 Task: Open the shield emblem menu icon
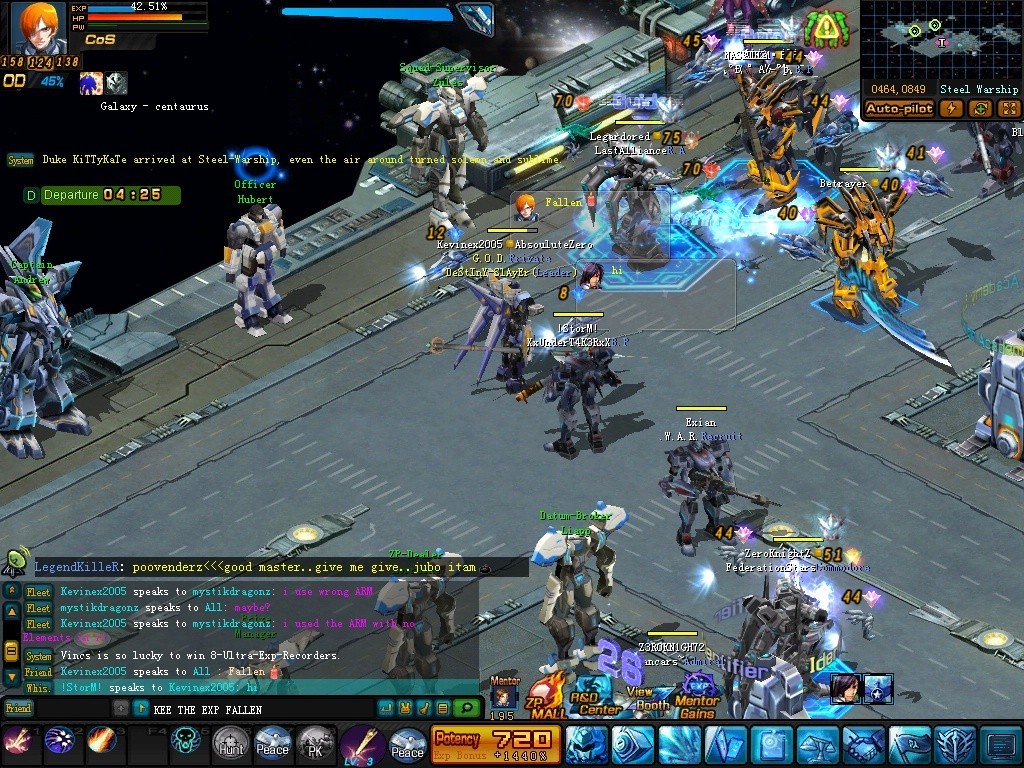click(955, 746)
